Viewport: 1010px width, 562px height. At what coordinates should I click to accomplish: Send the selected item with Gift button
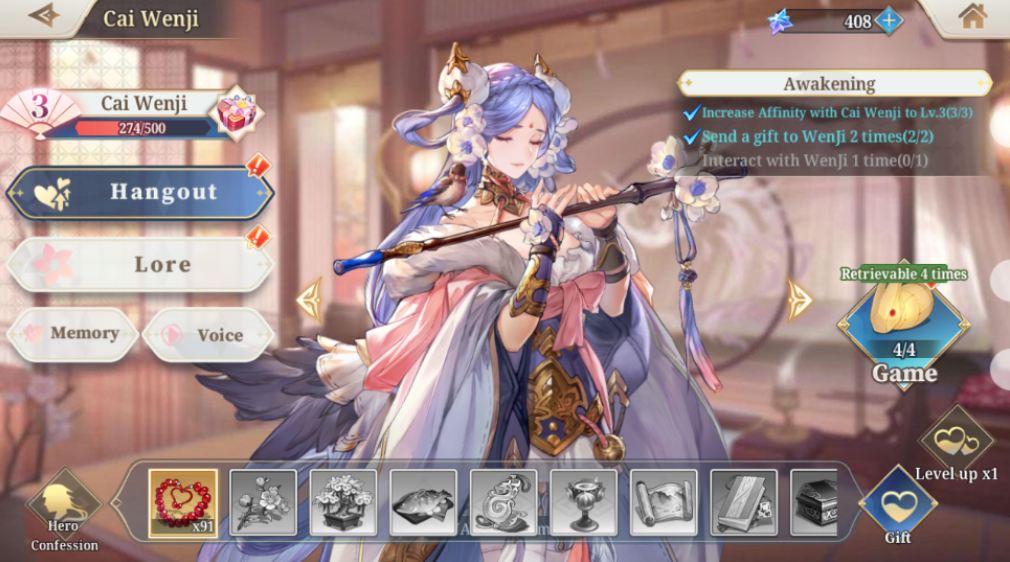[x=897, y=502]
